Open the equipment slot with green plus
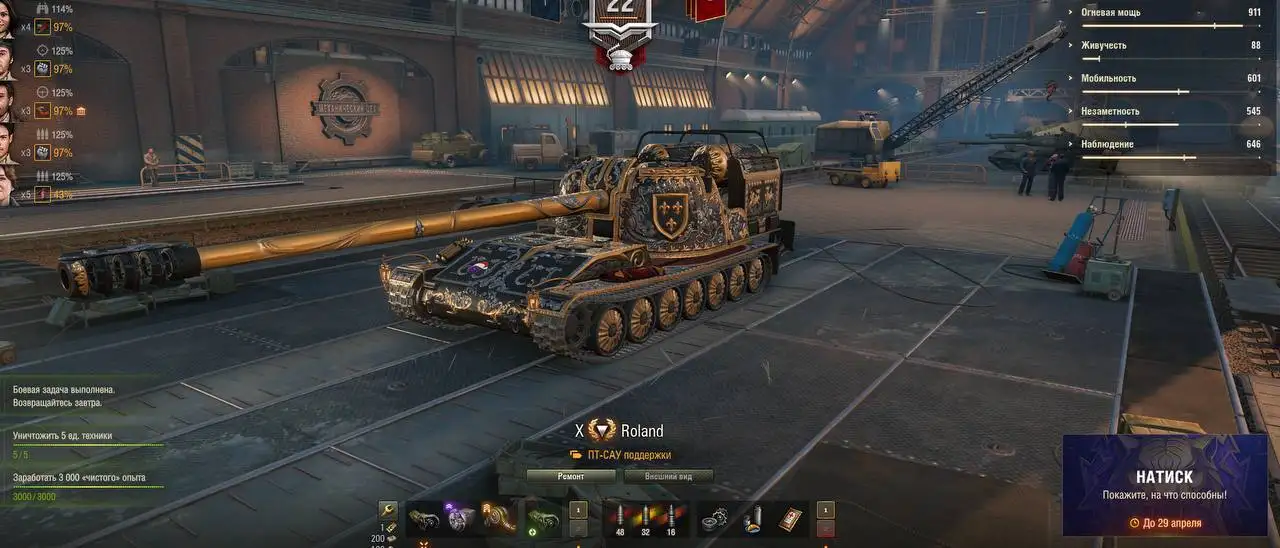The width and height of the screenshot is (1280, 548). click(542, 518)
